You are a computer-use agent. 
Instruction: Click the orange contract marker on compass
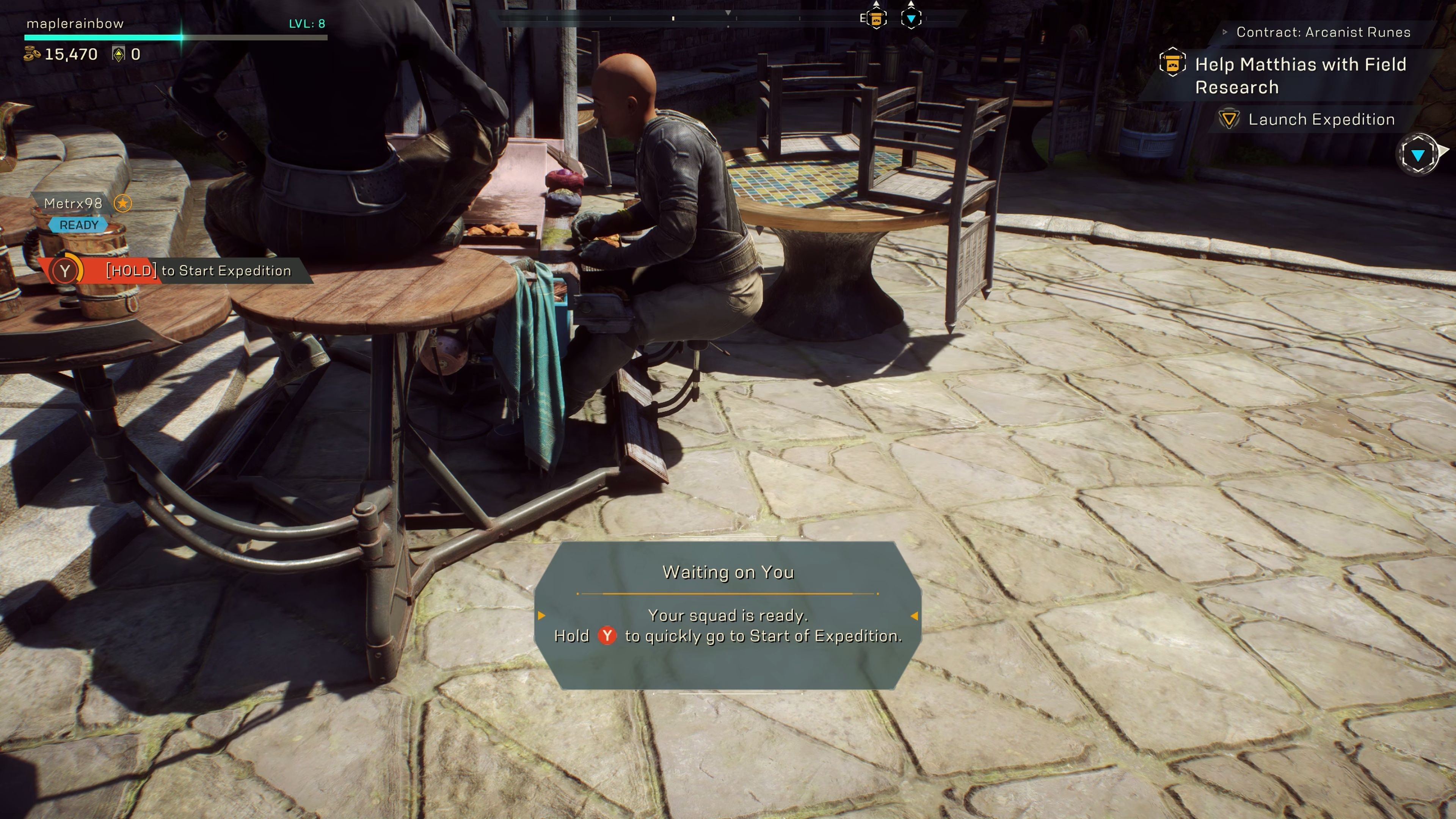pyautogui.click(x=876, y=19)
